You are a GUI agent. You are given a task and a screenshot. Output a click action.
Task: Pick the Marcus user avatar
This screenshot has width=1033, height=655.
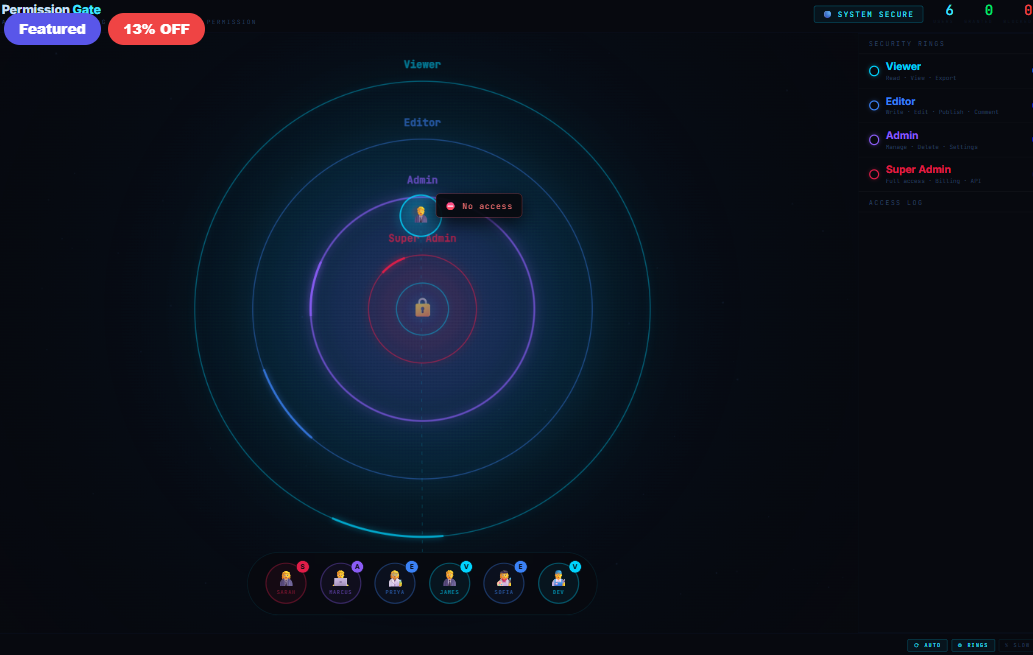pyautogui.click(x=340, y=583)
